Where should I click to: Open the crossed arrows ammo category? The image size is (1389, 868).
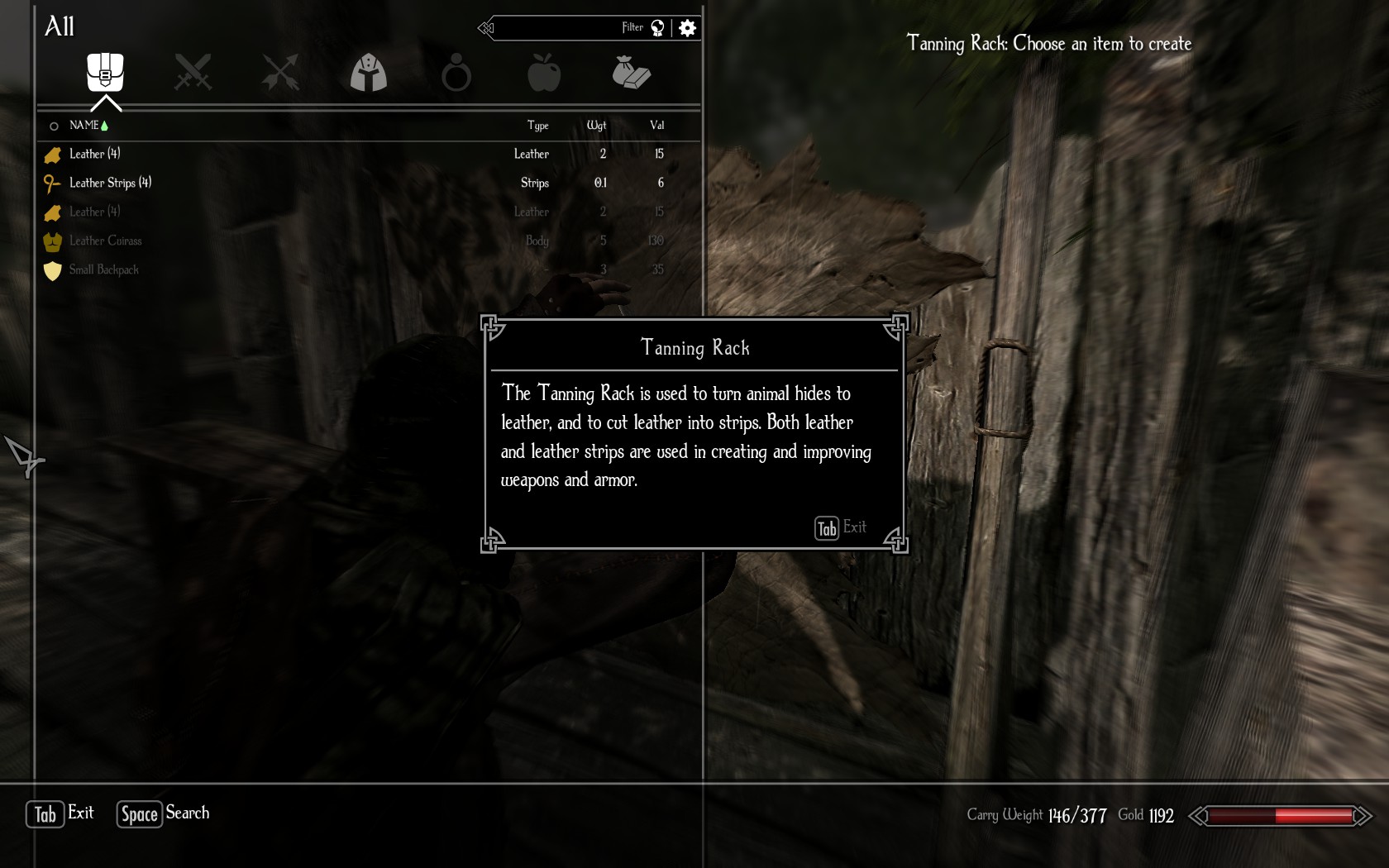(280, 73)
